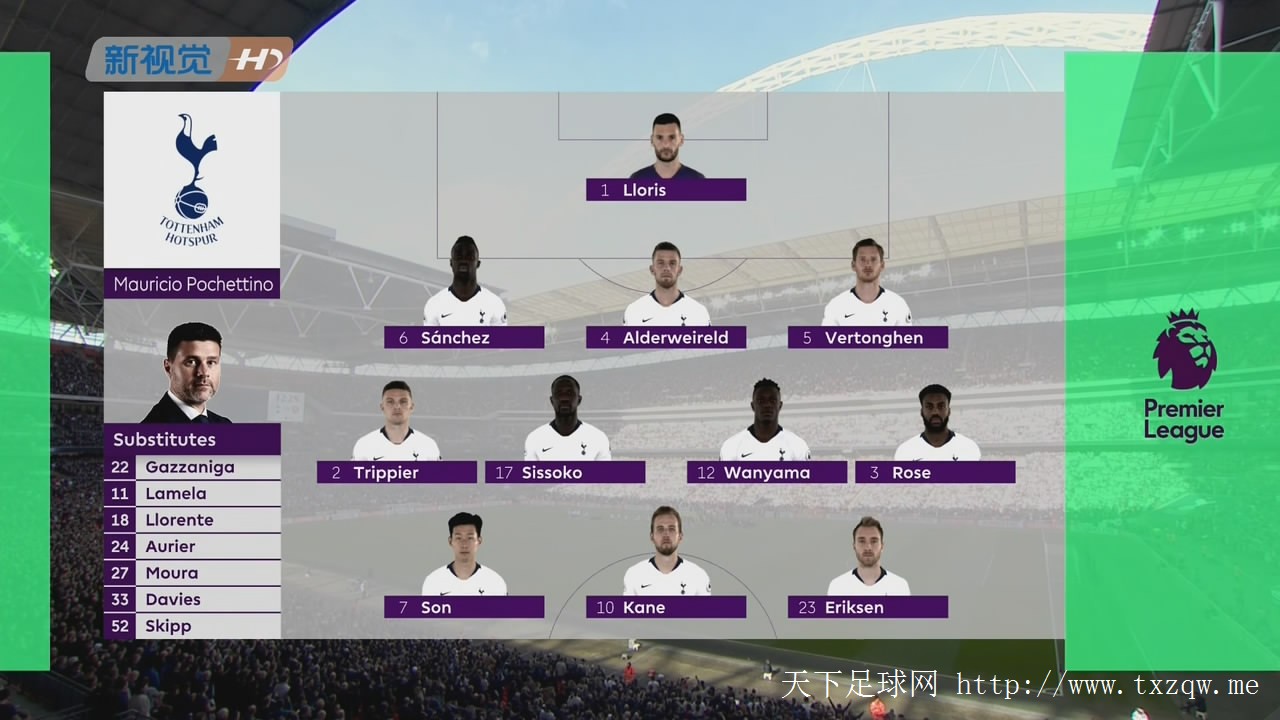The image size is (1280, 720).
Task: Select substitute Gazzaniga row
Action: coord(192,467)
